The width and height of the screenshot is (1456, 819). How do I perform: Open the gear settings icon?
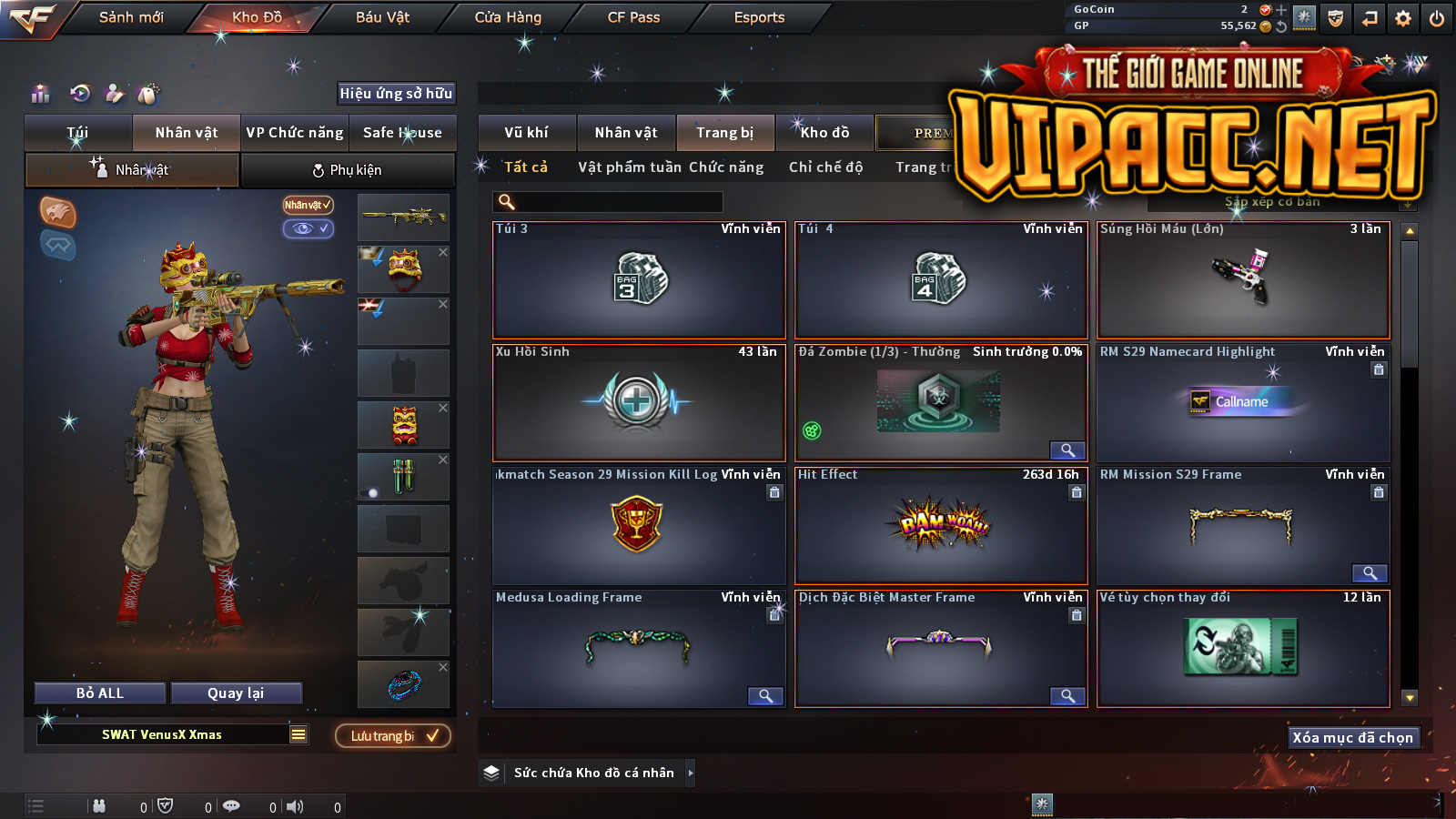pos(1403,18)
